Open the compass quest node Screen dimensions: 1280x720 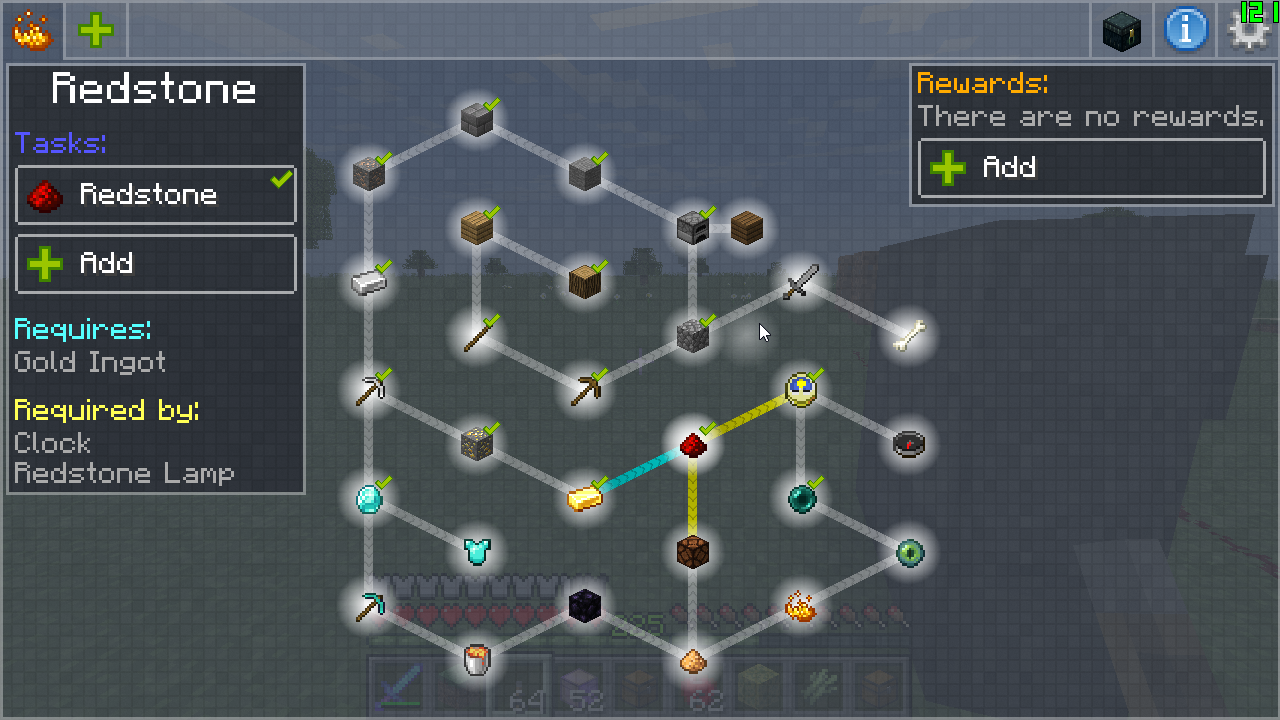(909, 444)
